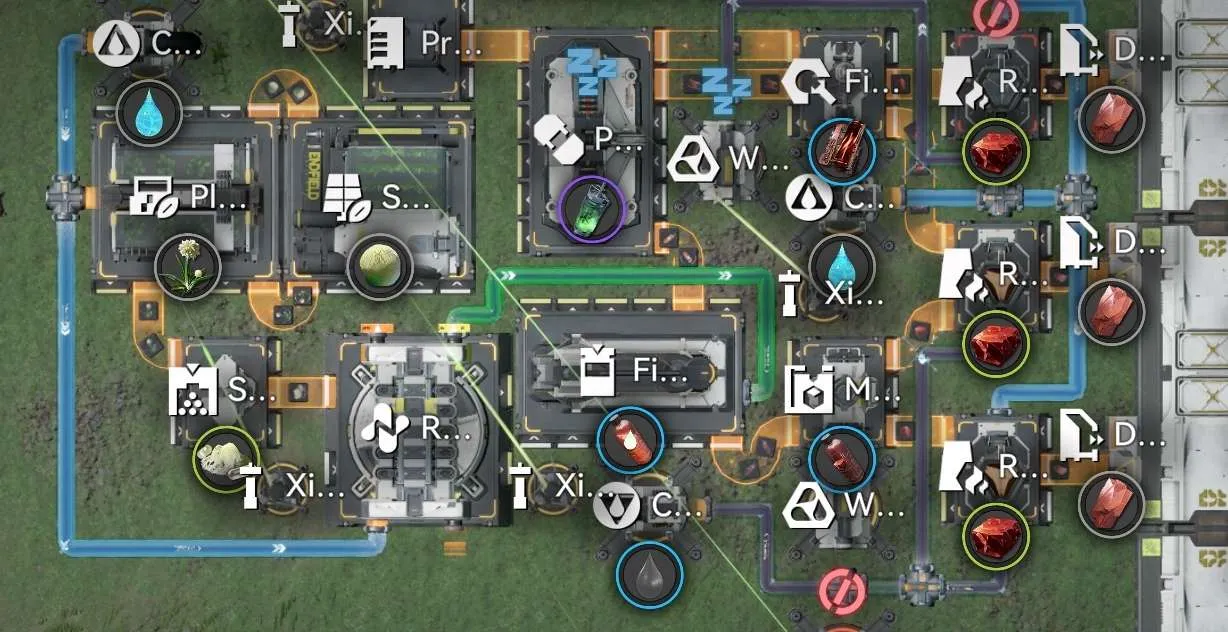This screenshot has height=632, width=1228.
Task: Select the green bottle icon with purple ring
Action: (591, 208)
